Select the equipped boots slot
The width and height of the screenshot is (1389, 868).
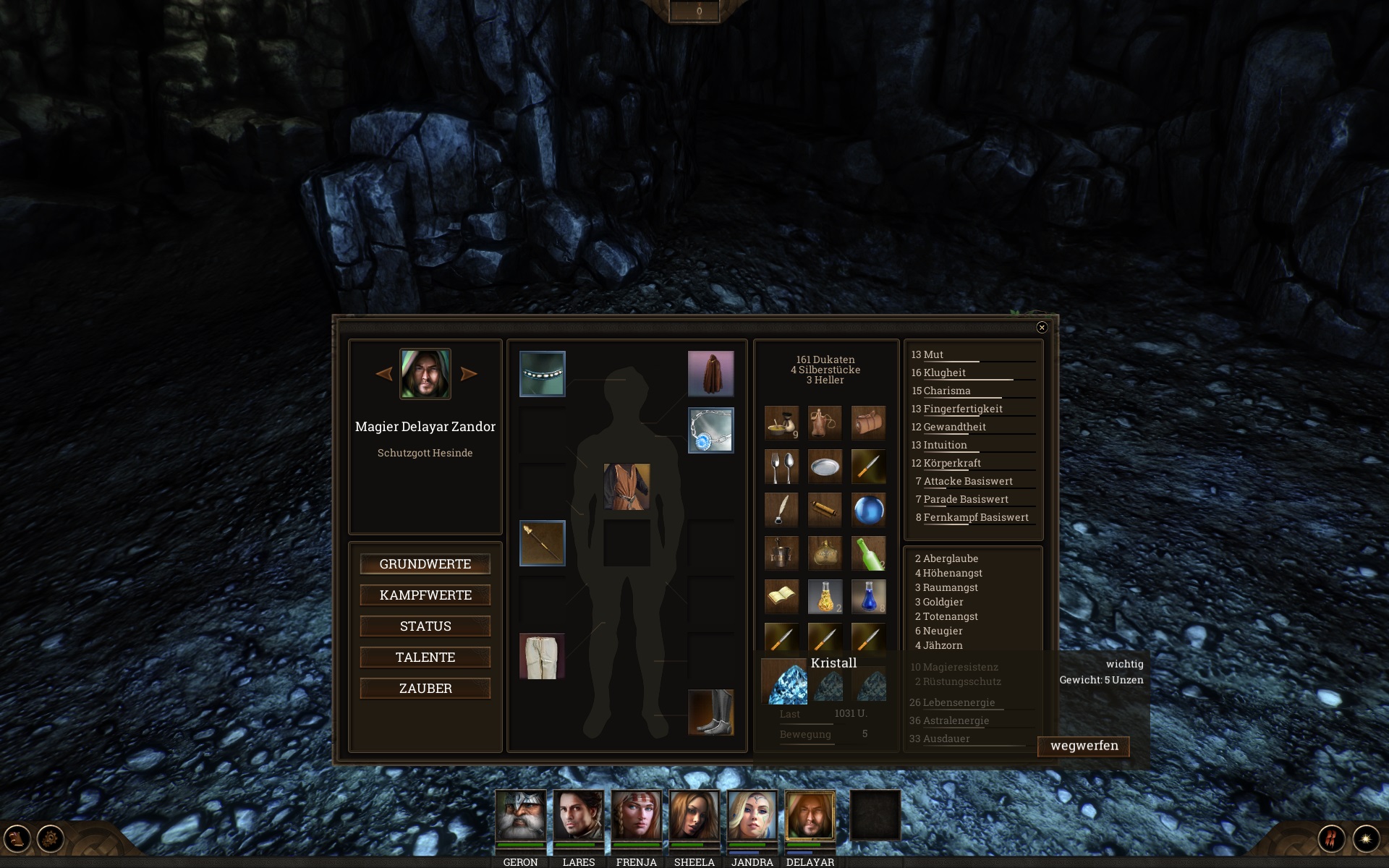click(x=710, y=712)
